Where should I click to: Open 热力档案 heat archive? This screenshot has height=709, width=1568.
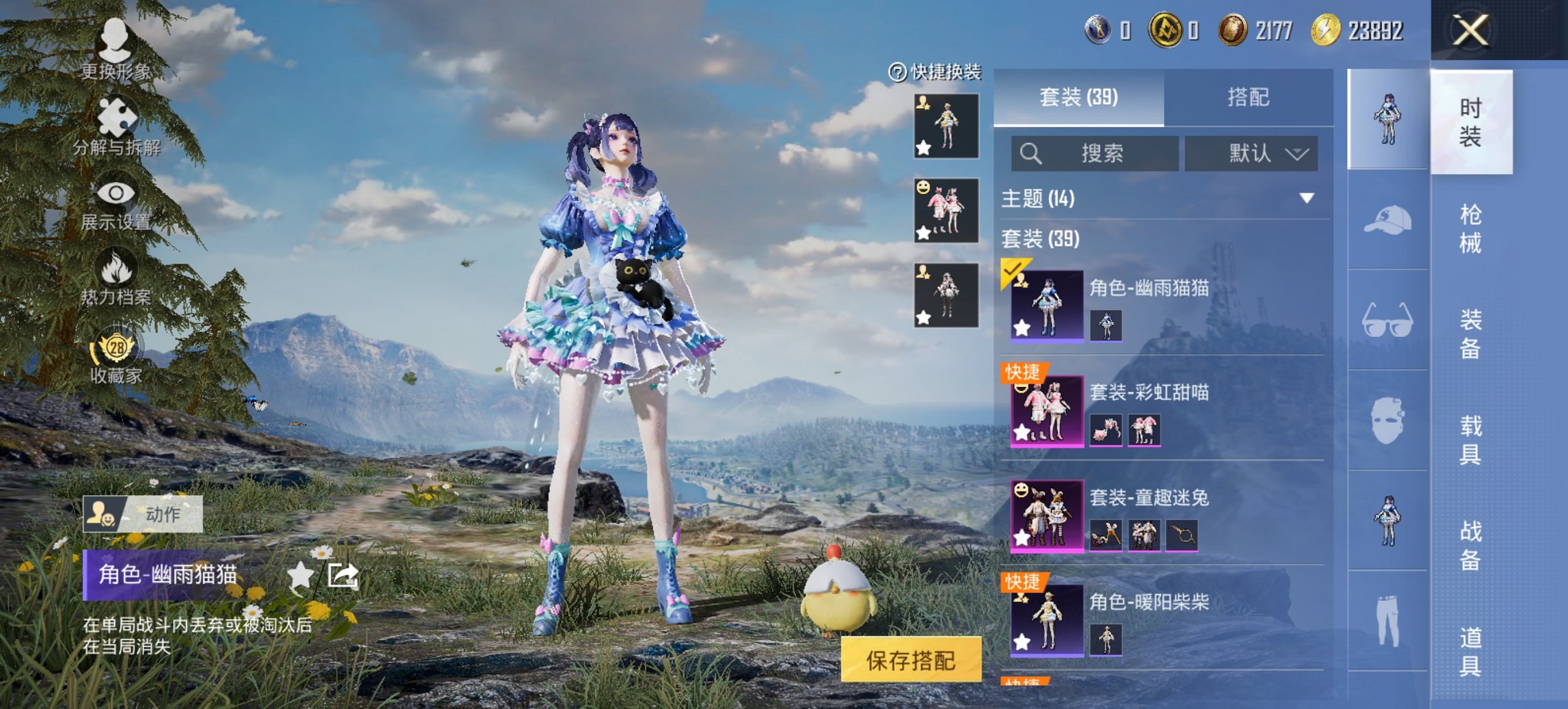[115, 278]
